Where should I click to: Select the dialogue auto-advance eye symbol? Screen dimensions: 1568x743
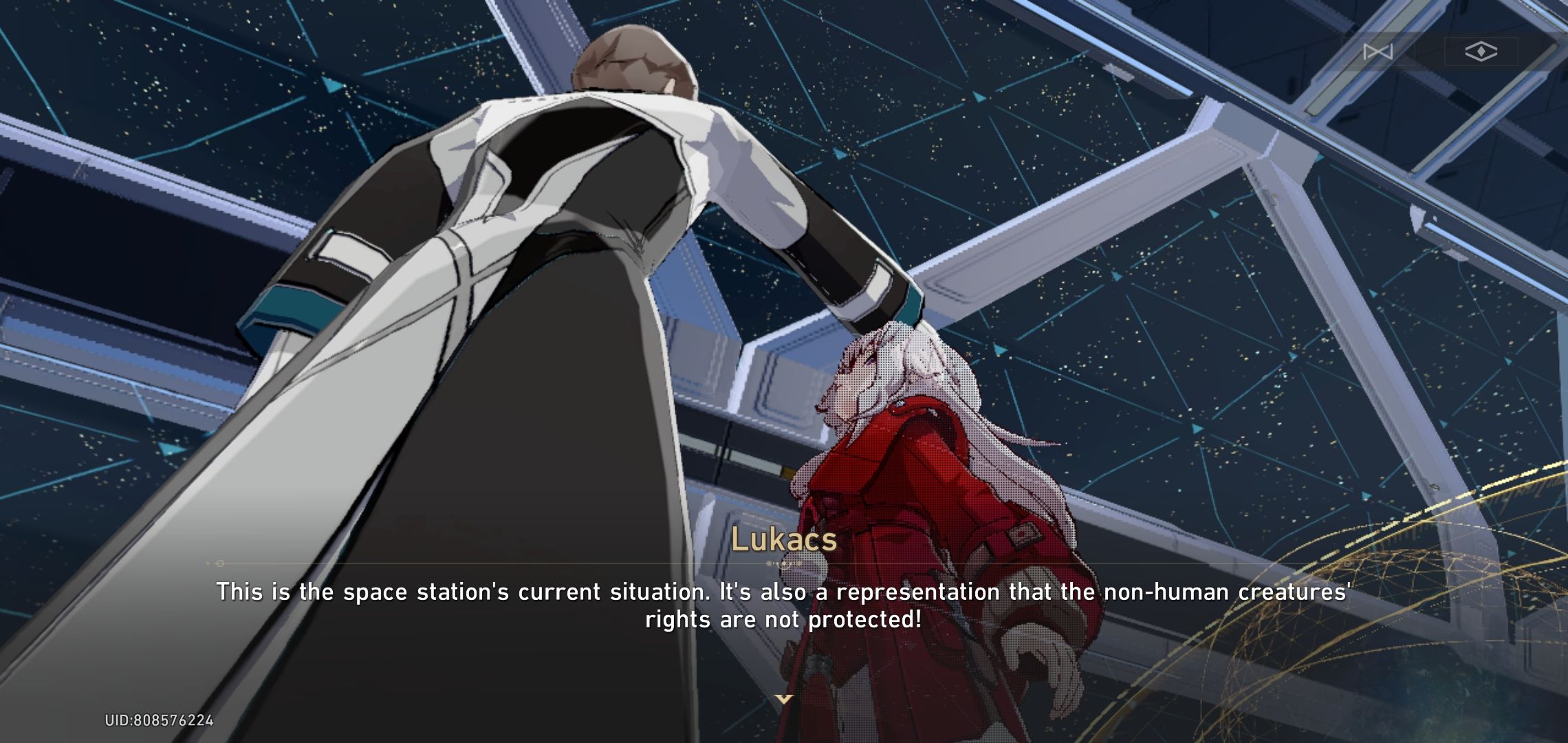(x=1480, y=52)
